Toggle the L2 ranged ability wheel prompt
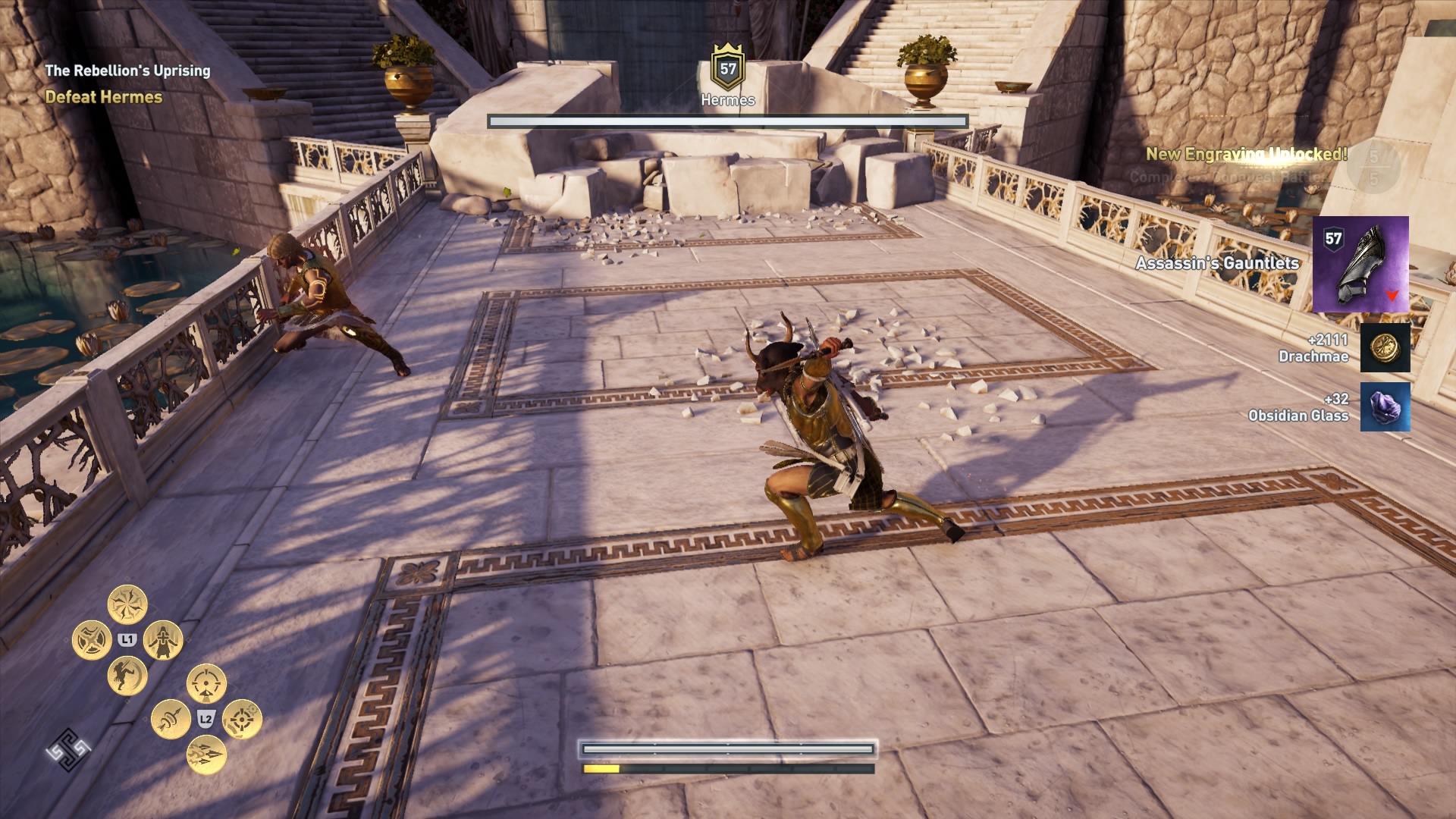1456x819 pixels. point(205,718)
